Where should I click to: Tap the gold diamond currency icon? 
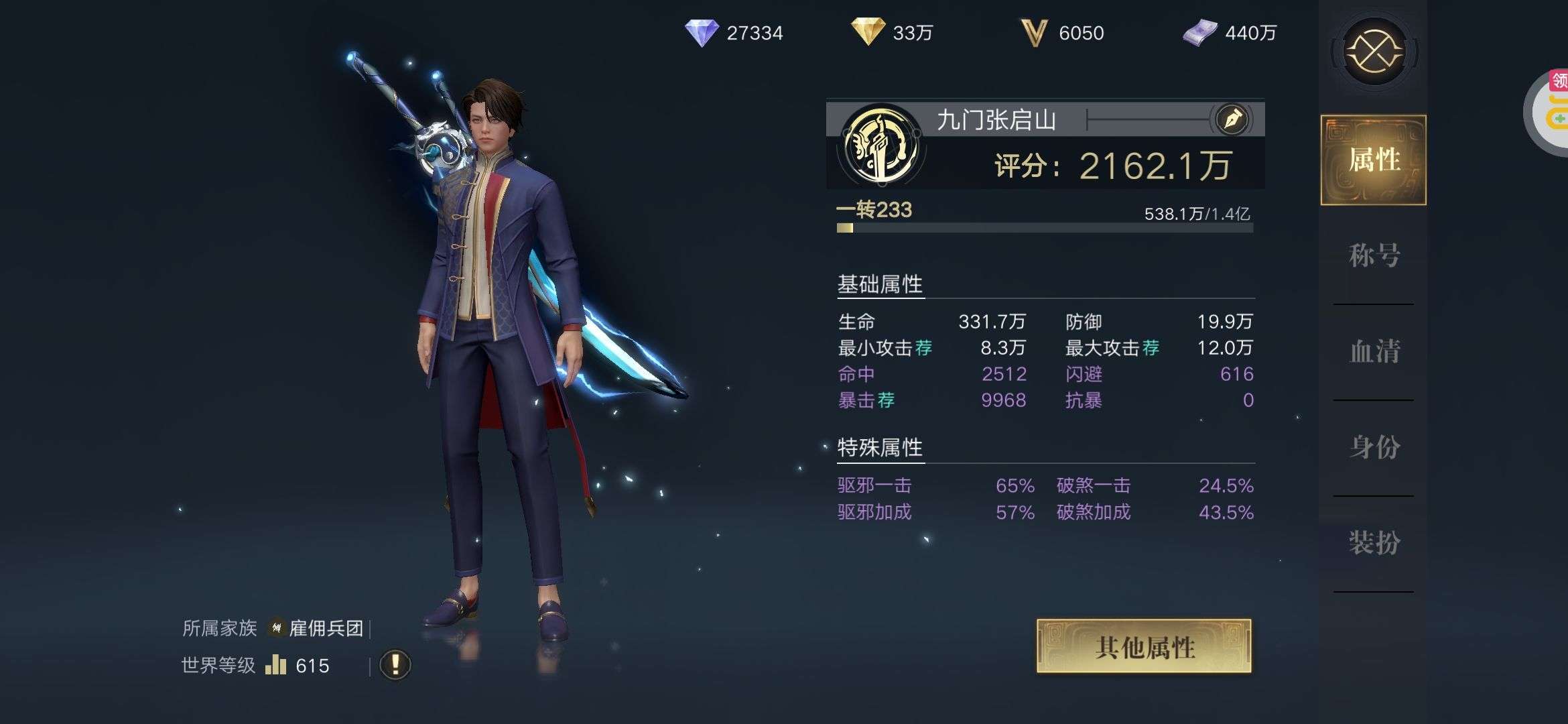867,32
